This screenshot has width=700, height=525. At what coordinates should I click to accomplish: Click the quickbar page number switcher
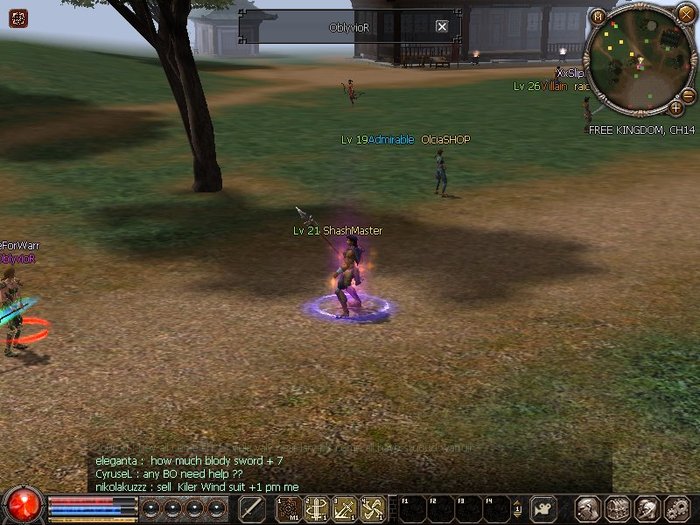point(517,509)
